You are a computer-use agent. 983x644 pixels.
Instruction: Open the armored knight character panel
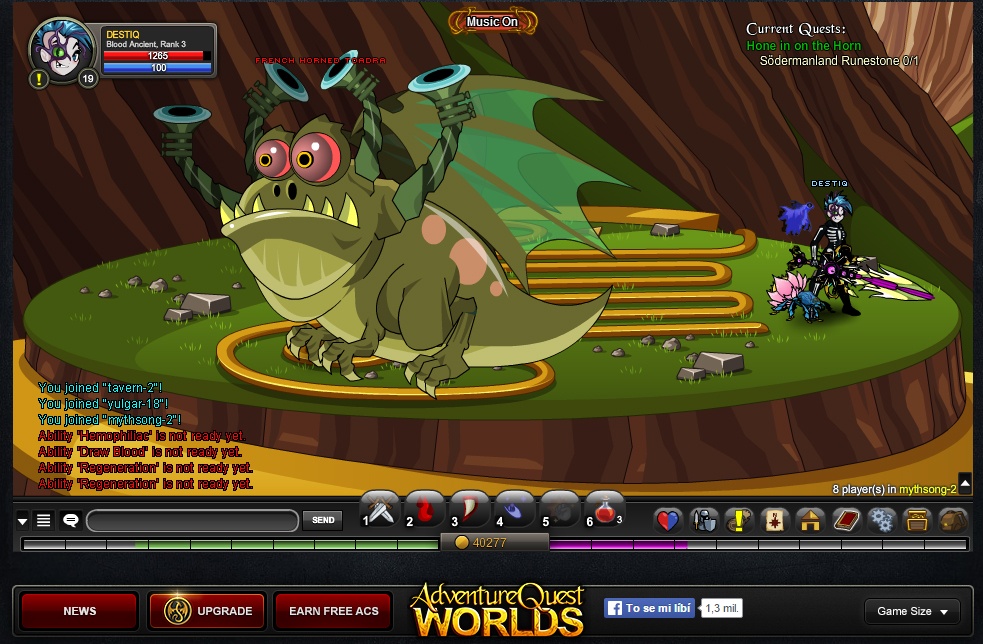point(704,520)
